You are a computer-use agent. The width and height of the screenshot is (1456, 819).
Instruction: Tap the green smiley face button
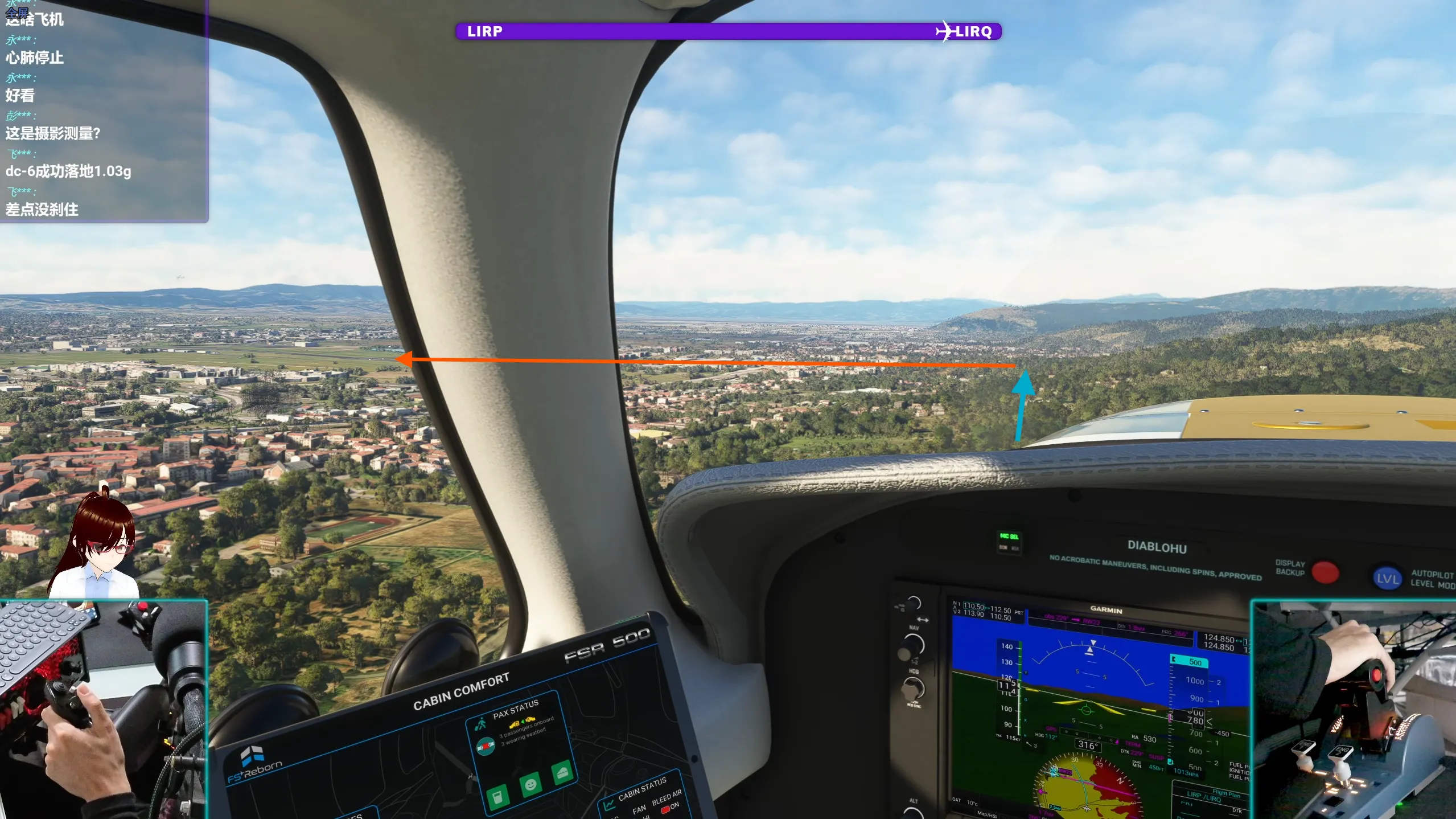click(x=530, y=785)
